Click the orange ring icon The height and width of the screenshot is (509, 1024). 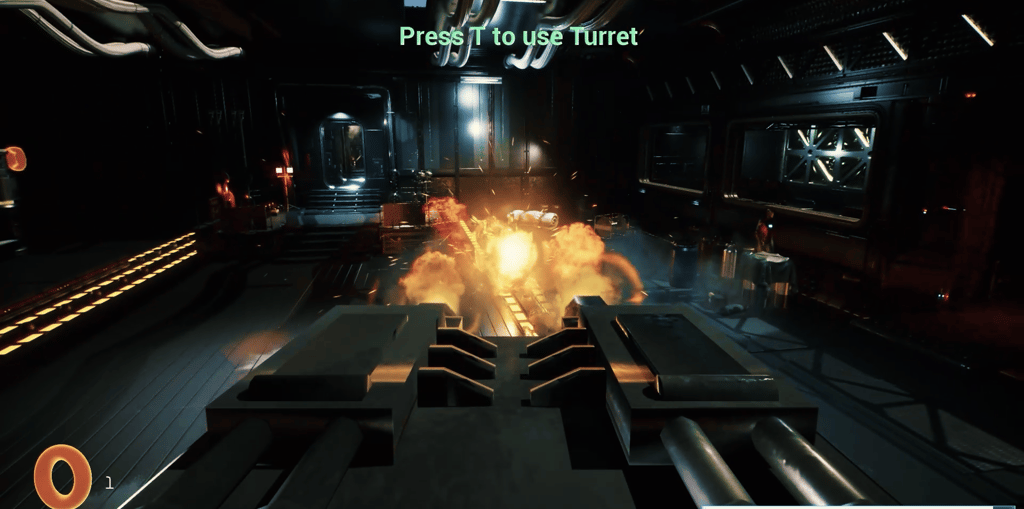(x=62, y=476)
